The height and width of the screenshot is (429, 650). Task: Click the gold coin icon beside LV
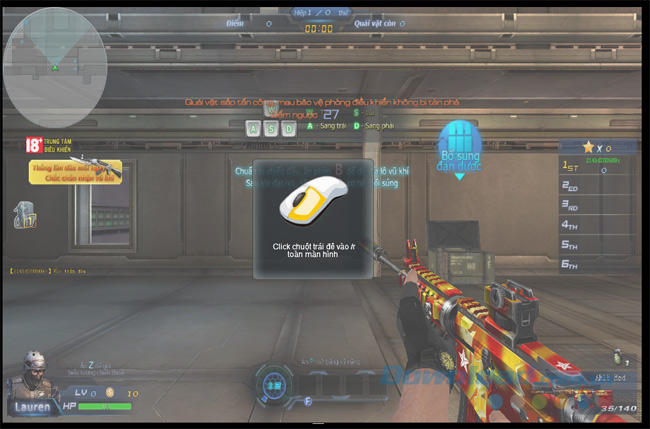click(109, 393)
